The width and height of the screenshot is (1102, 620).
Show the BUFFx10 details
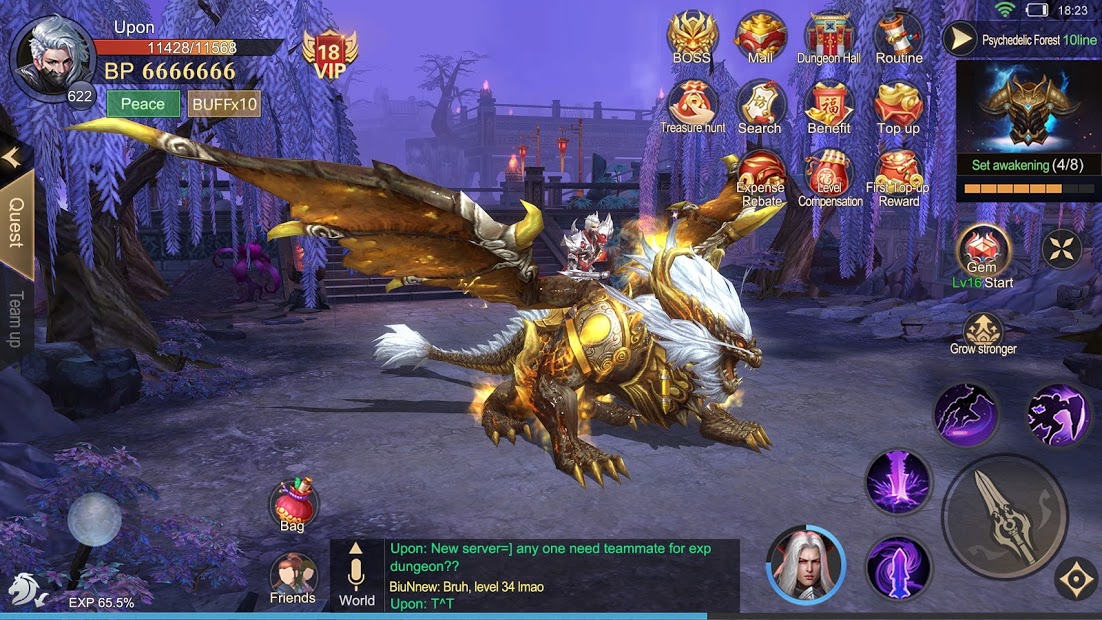(x=224, y=104)
